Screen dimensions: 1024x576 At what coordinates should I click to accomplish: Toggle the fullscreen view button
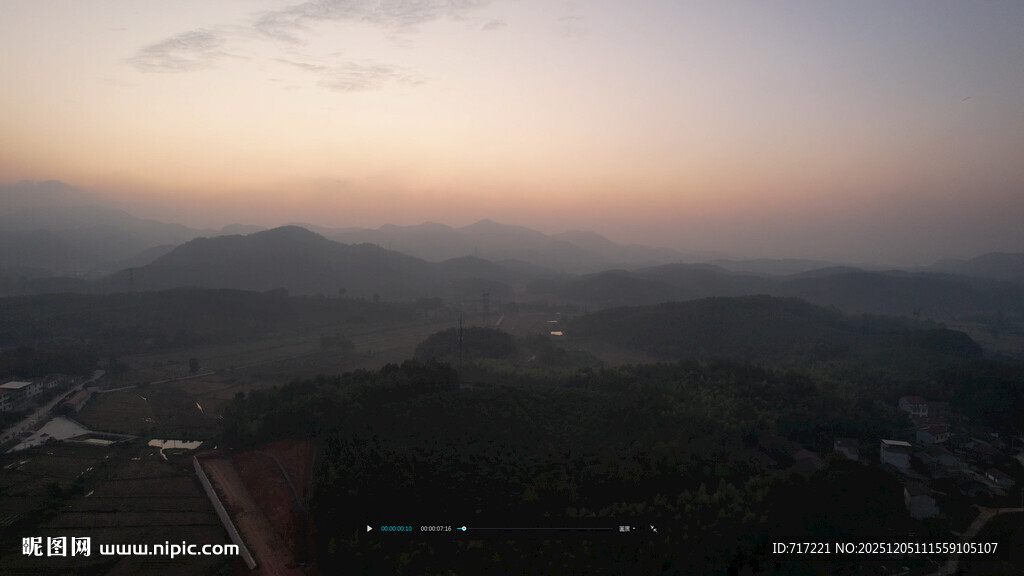pyautogui.click(x=653, y=528)
